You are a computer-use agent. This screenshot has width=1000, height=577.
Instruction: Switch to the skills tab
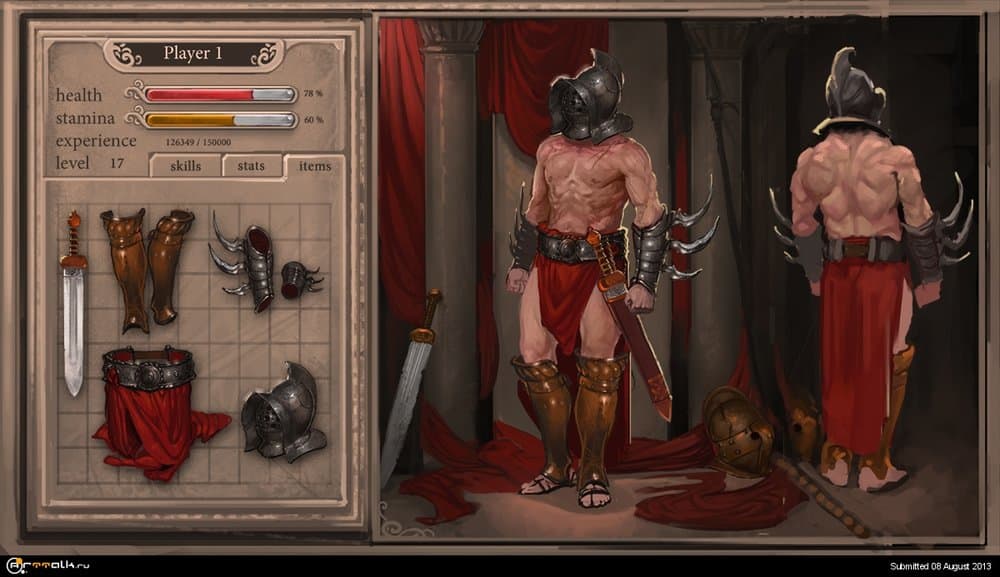tap(185, 166)
